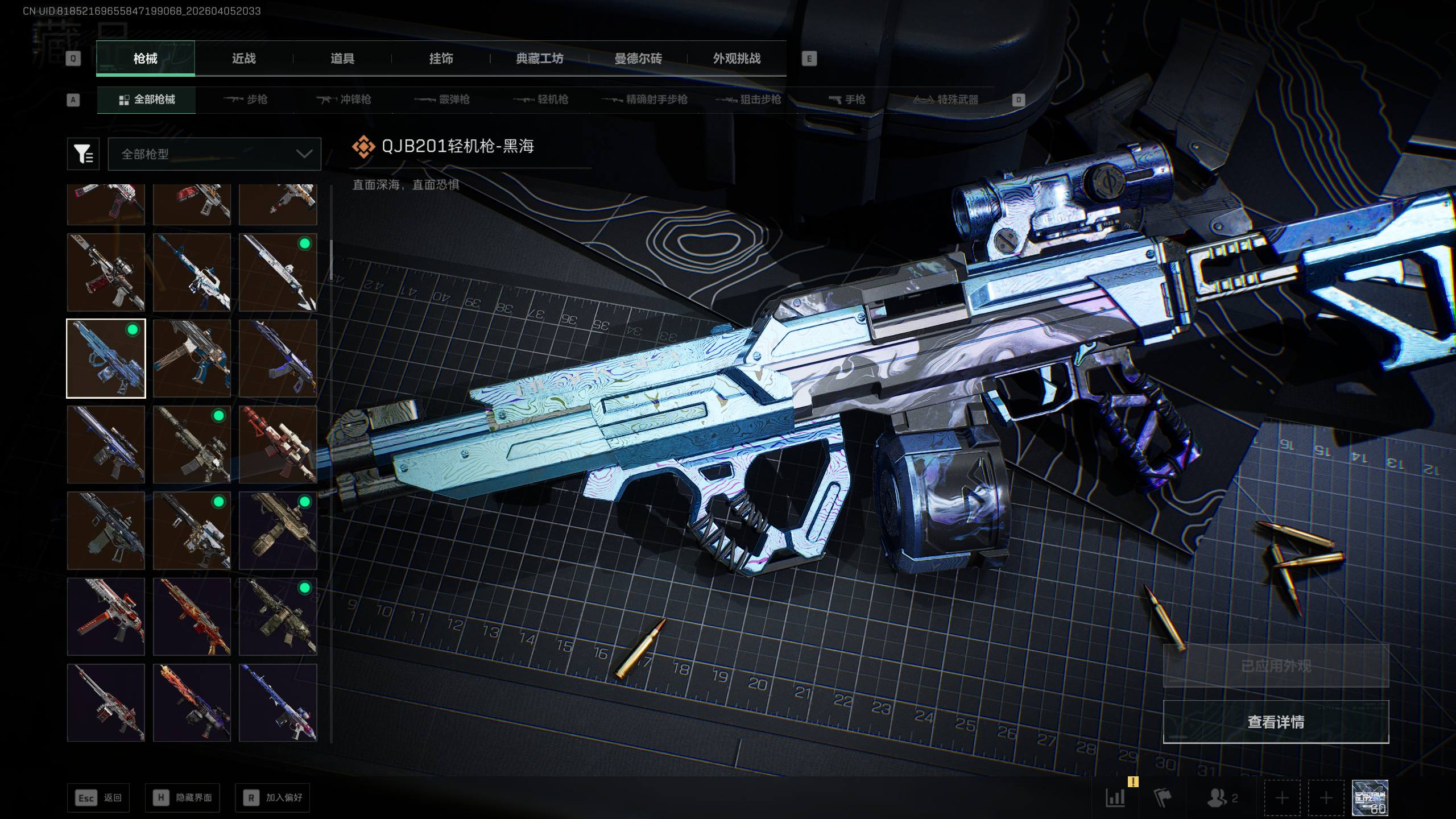Show only 轻机枪 light machine guns
Viewport: 1456px width, 819px height.
click(x=541, y=100)
